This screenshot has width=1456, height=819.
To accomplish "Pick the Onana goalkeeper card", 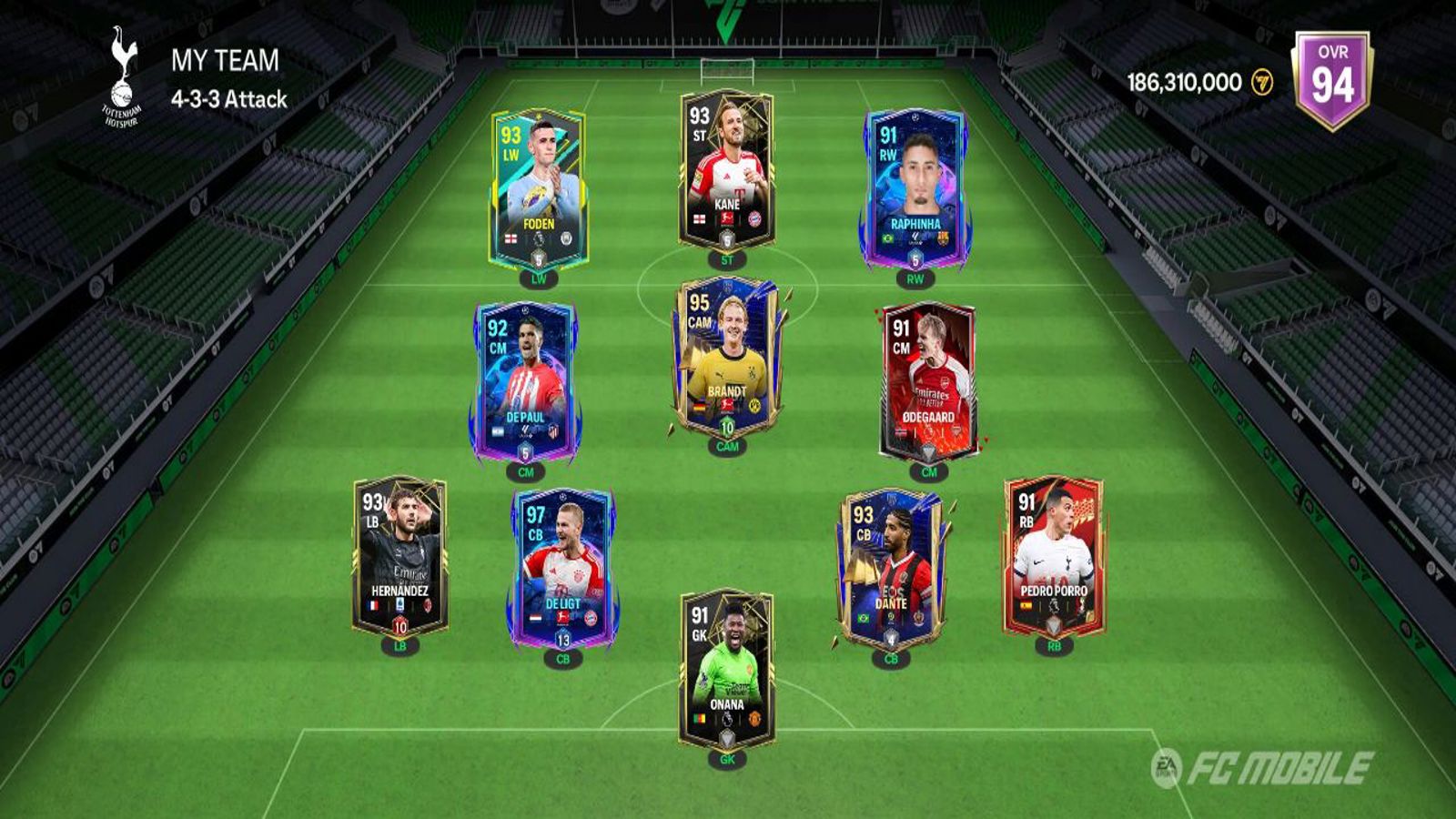I will click(x=726, y=669).
